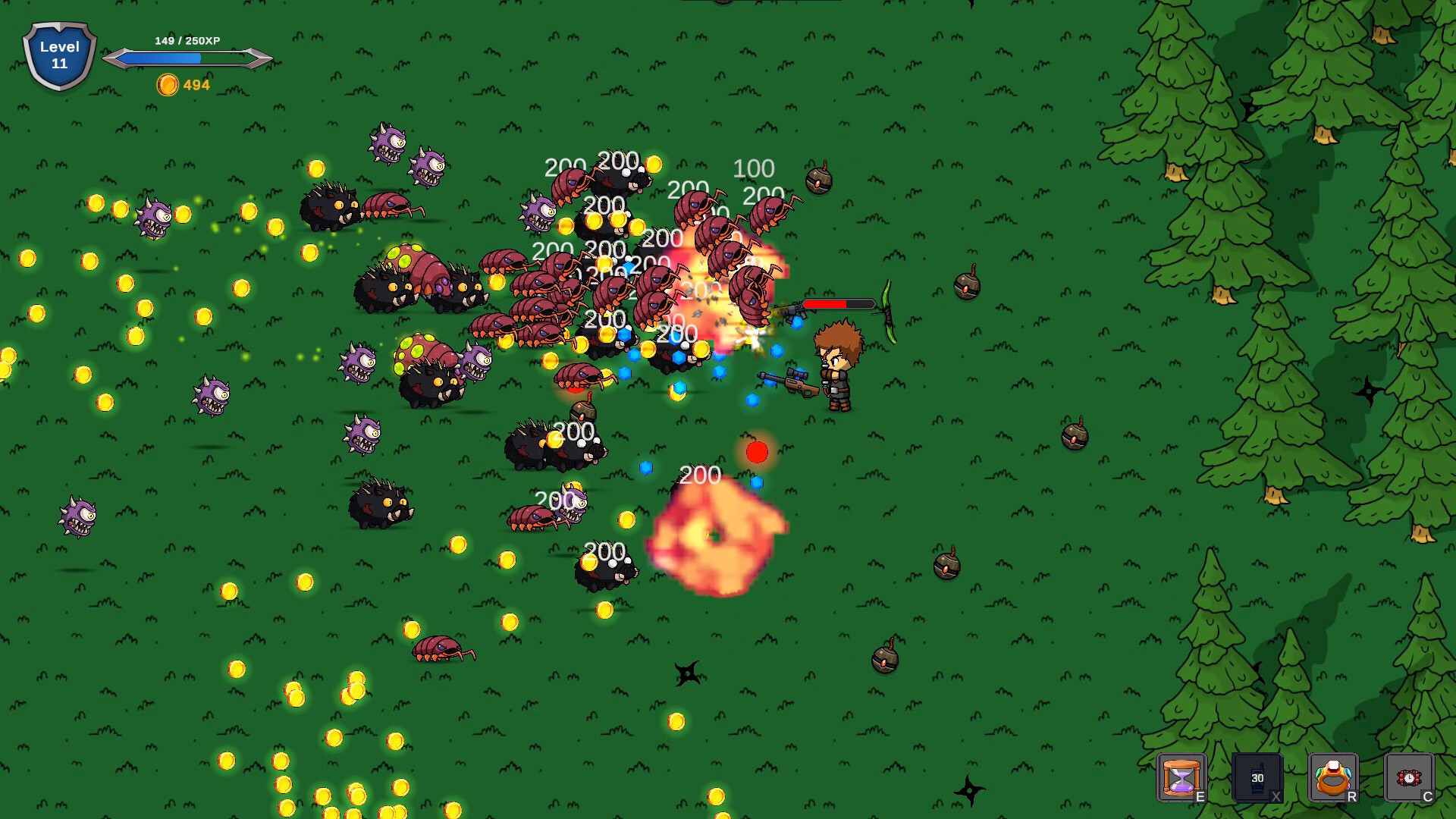
Task: Click the 494 coin count text
Action: (x=196, y=85)
